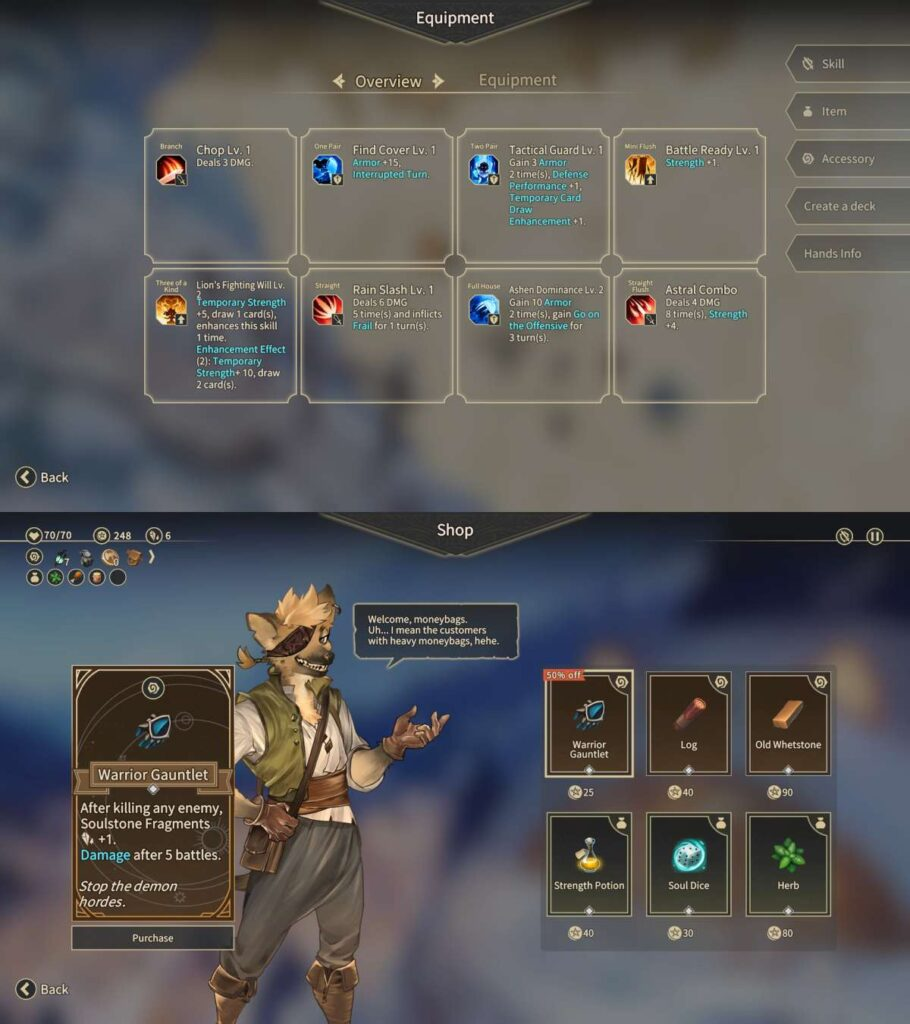Switch to the Equipment tab

pyautogui.click(x=517, y=80)
